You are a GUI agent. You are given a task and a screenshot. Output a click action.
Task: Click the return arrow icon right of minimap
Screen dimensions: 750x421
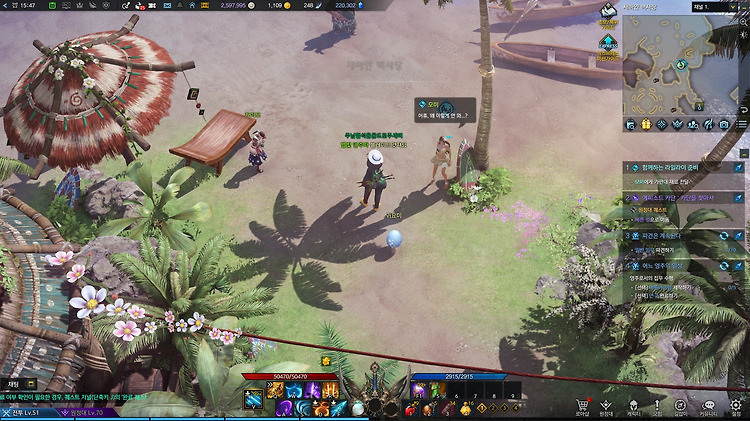(x=743, y=109)
